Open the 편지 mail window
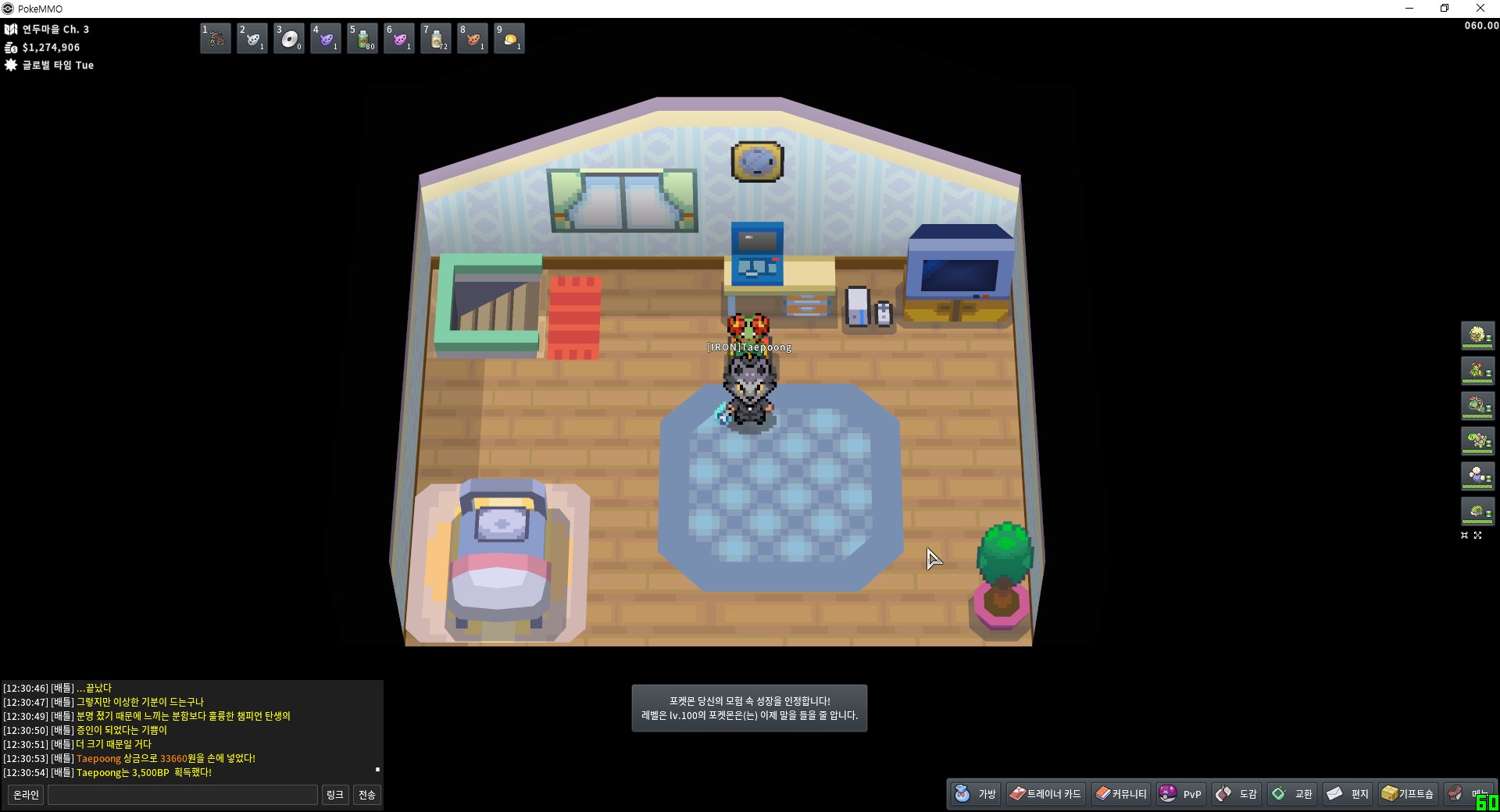Viewport: 1500px width, 812px height. 1348,794
